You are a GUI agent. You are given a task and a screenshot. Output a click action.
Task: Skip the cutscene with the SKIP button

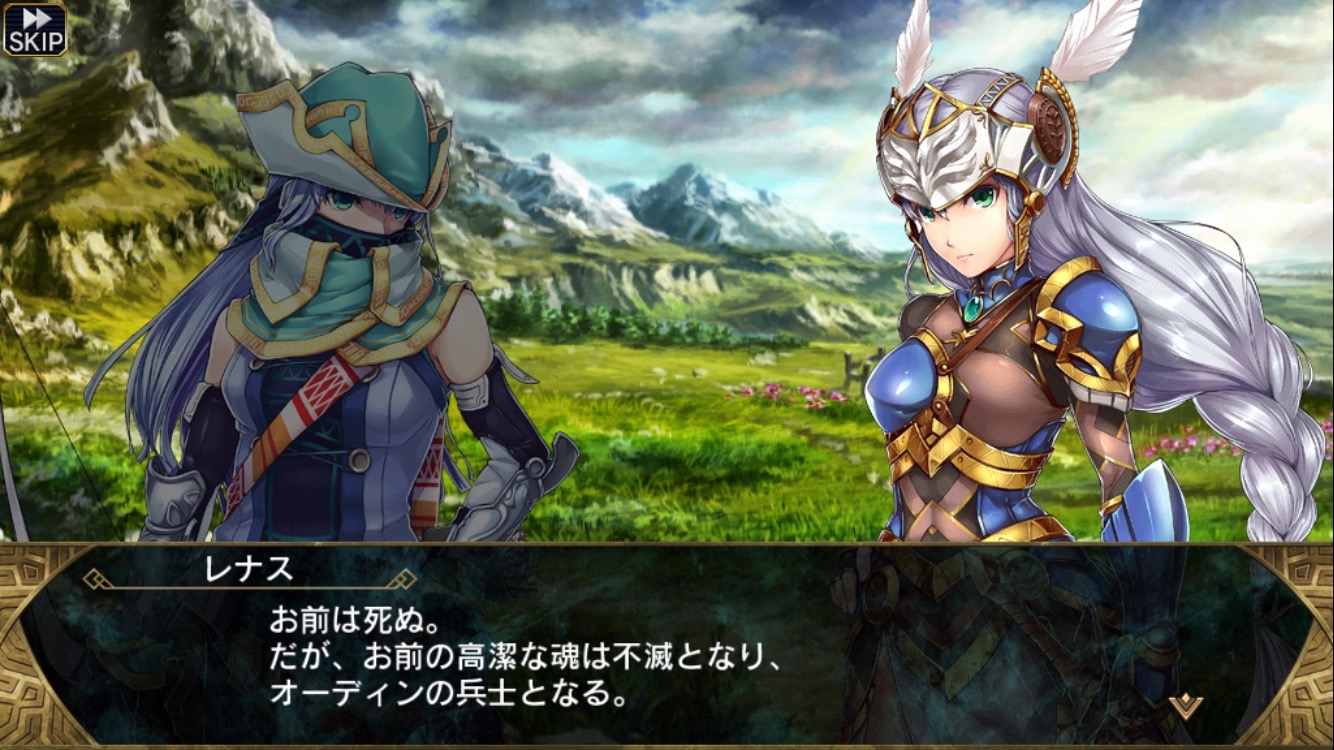[x=35, y=28]
